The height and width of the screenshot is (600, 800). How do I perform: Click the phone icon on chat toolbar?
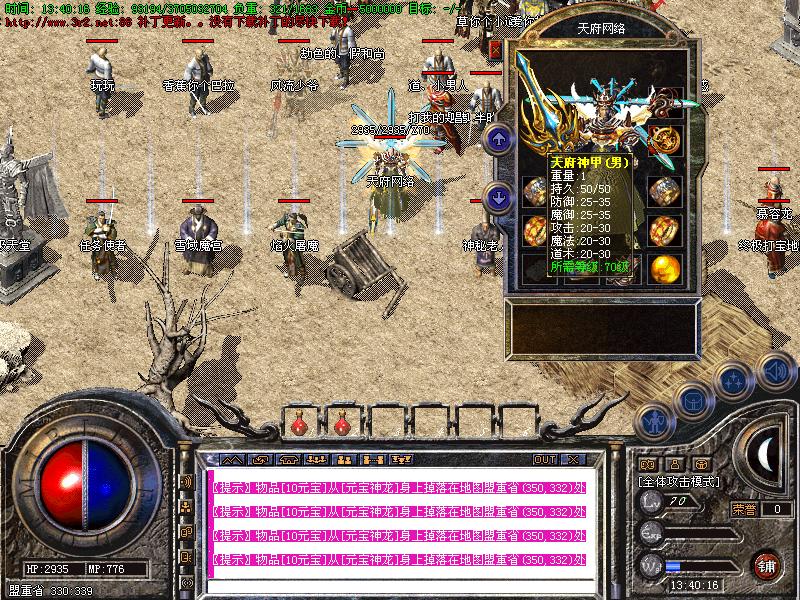(288, 460)
